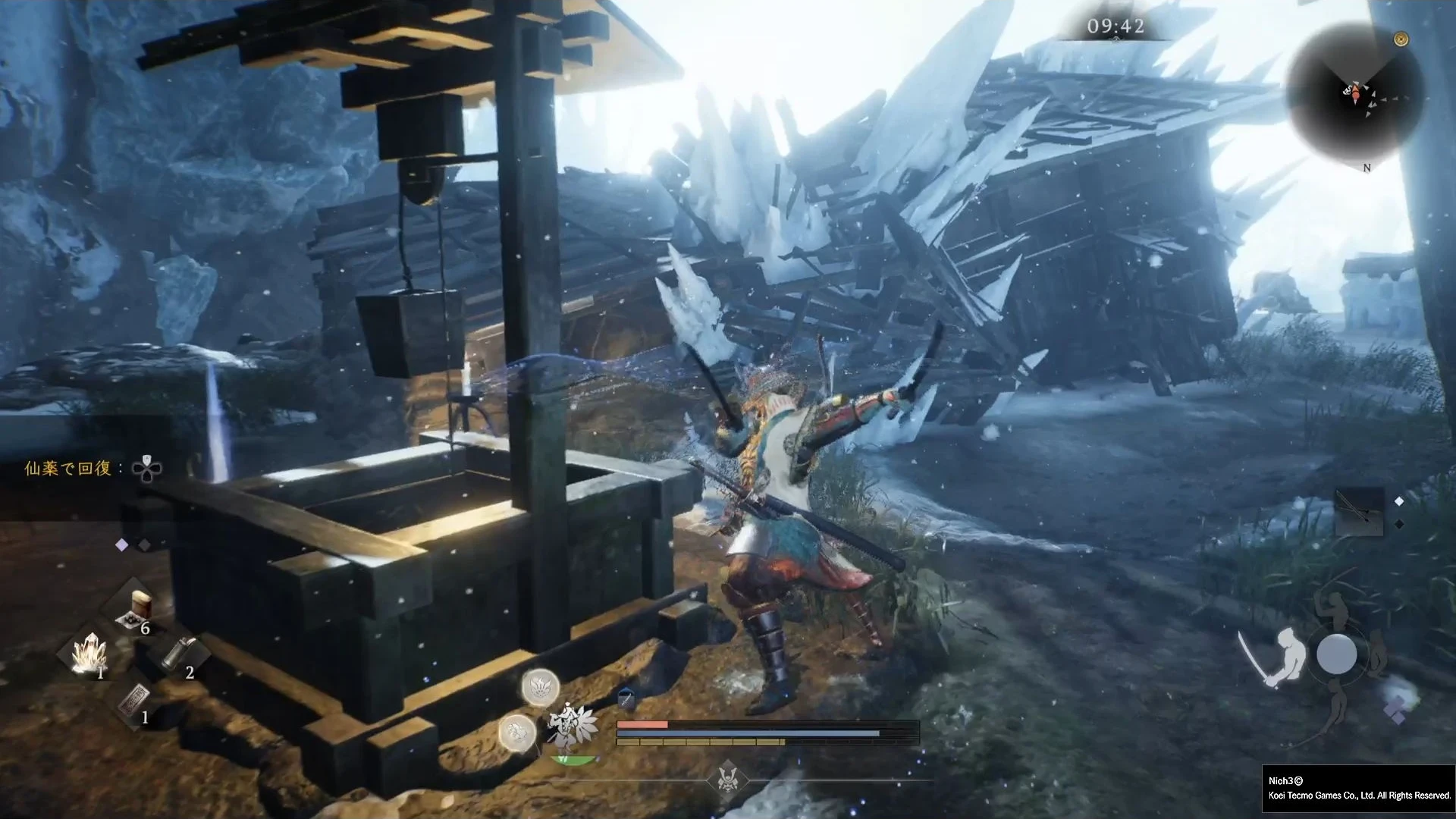Use the glowing crystal cluster item

(x=89, y=654)
